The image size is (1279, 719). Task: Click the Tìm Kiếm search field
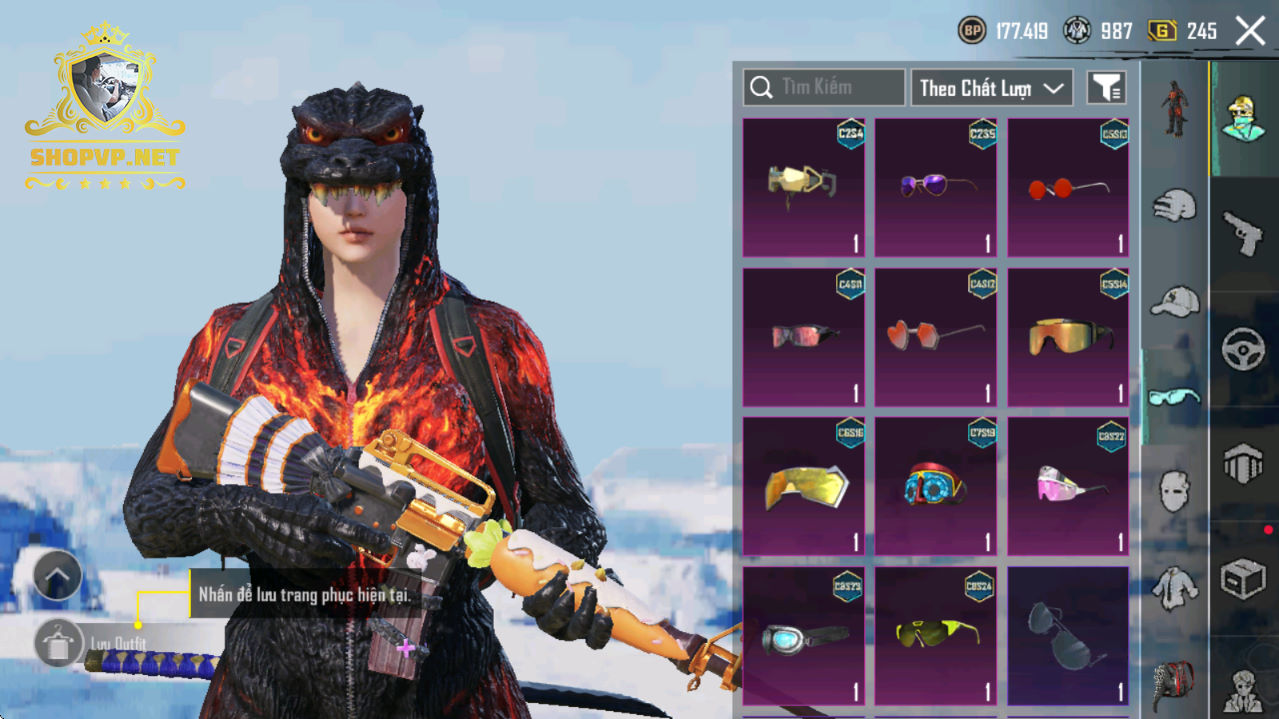[x=824, y=88]
